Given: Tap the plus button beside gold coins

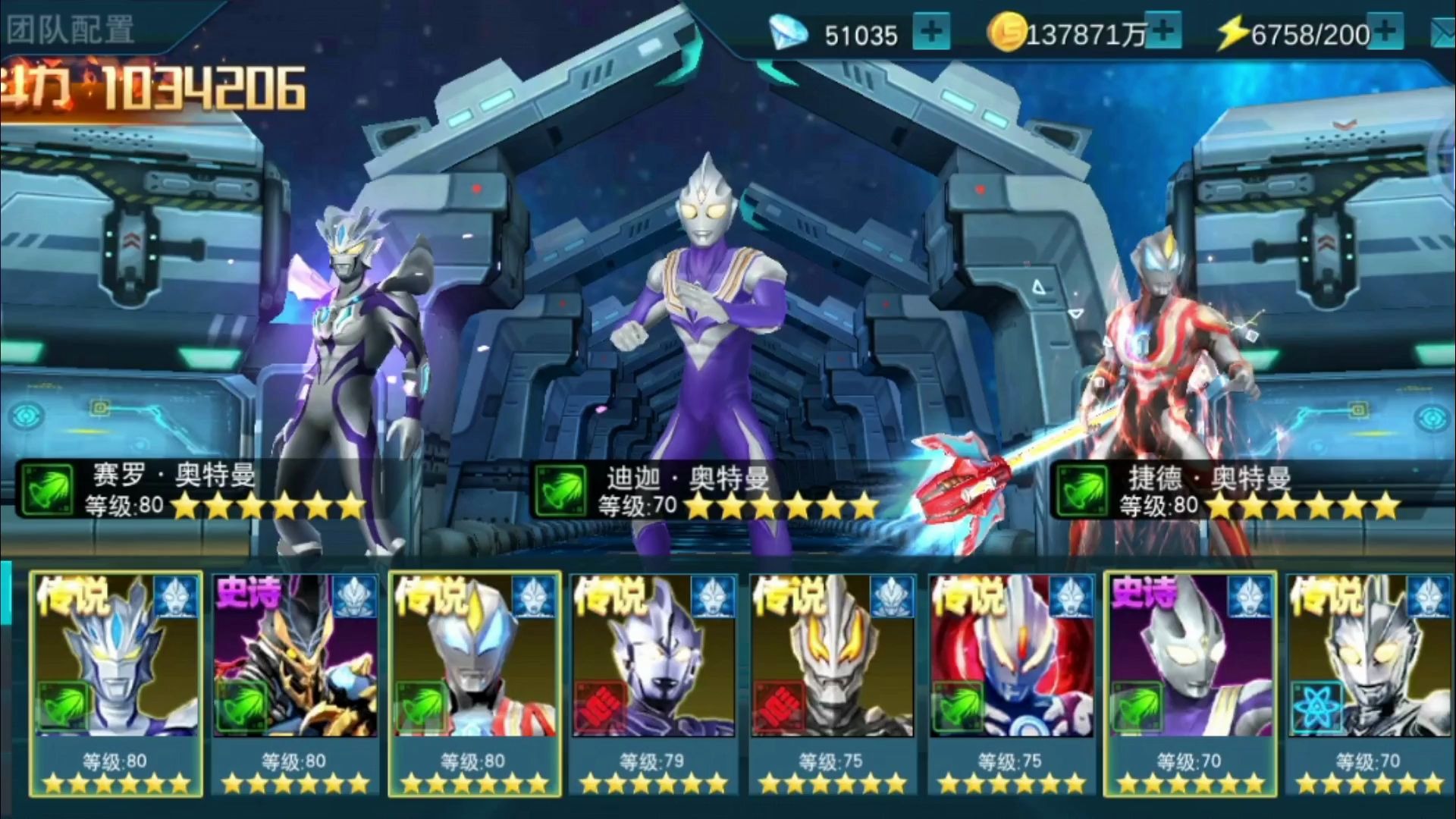Looking at the screenshot, I should pos(1163,32).
